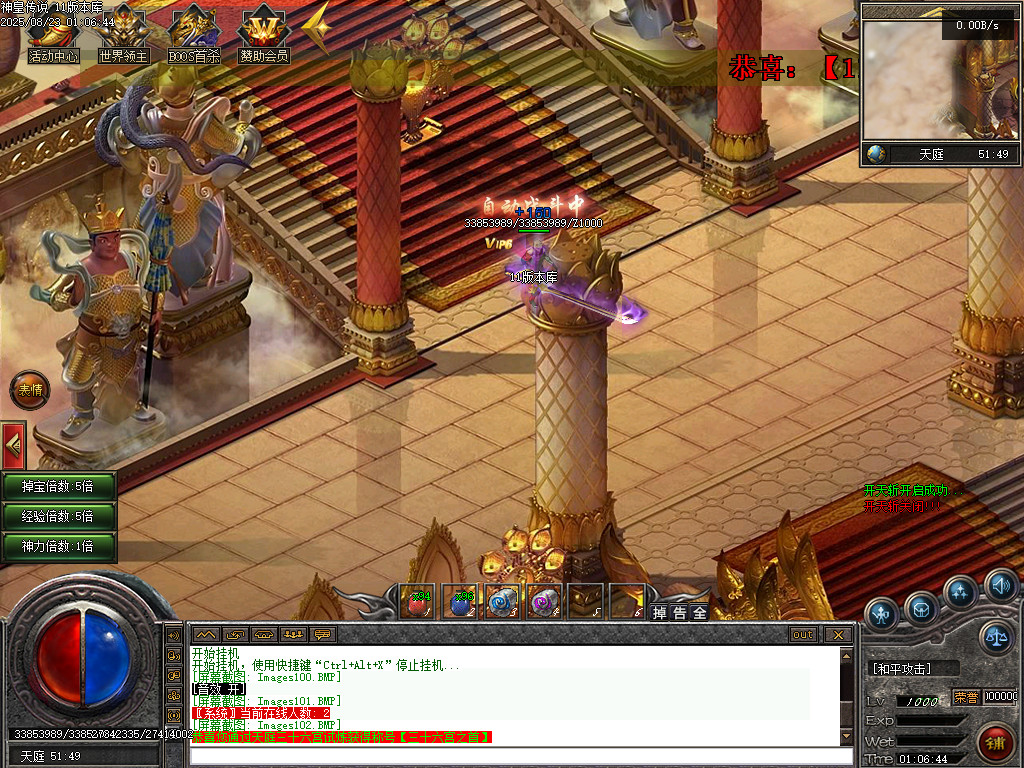
Task: Use the red potion in hotbar slot 1
Action: 417,601
